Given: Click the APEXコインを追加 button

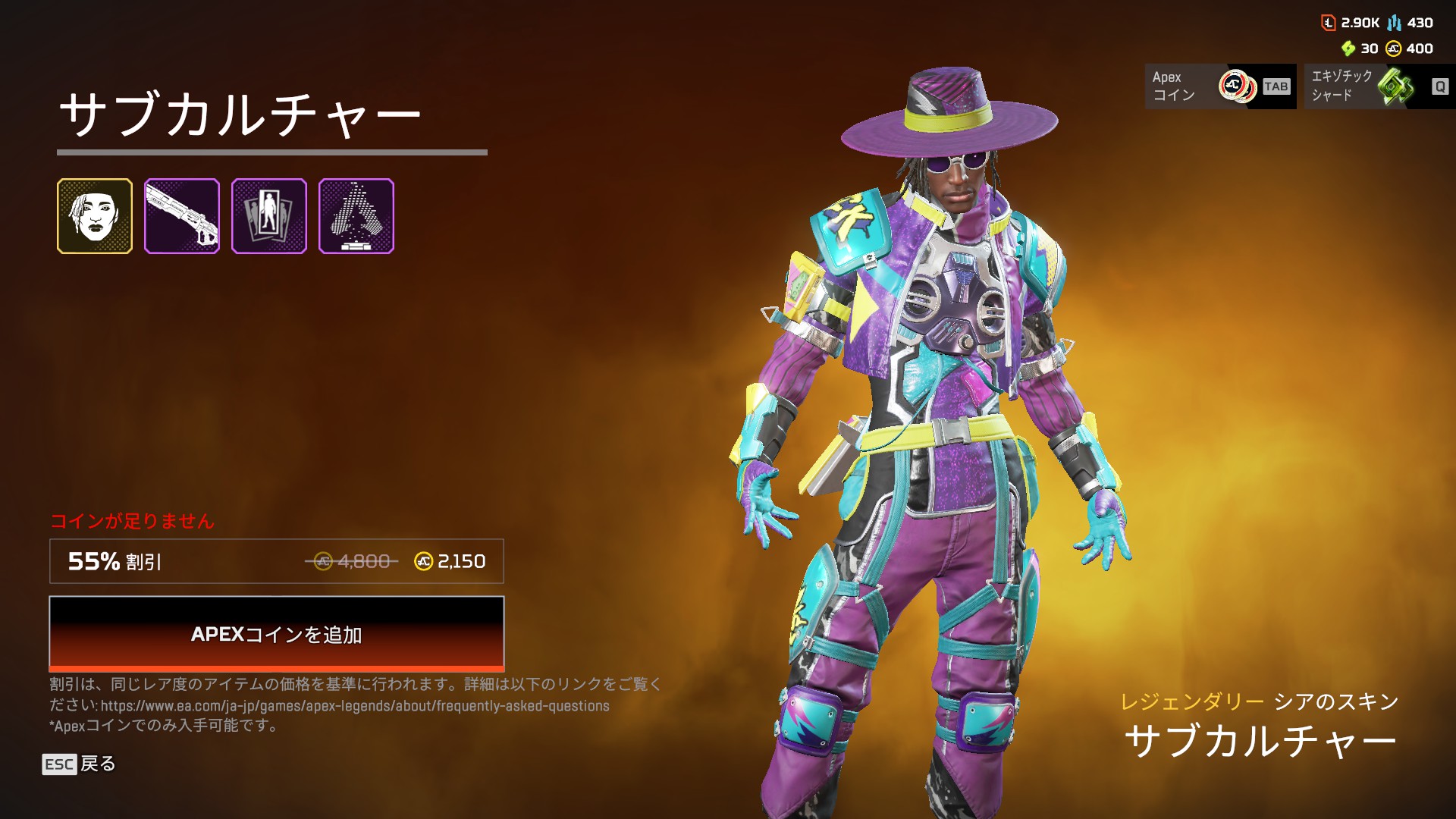Looking at the screenshot, I should 277,633.
